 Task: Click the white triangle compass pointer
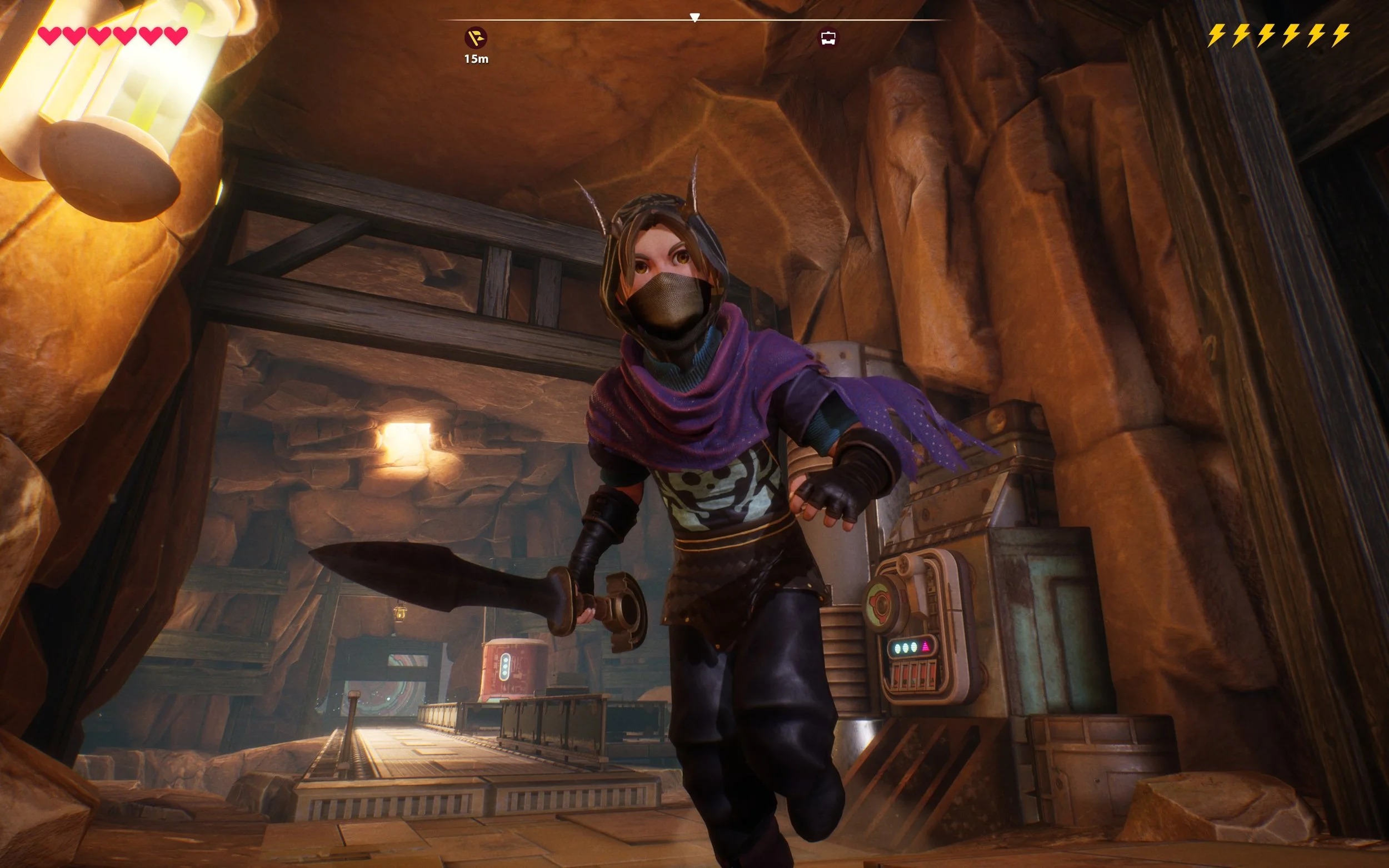click(x=695, y=18)
